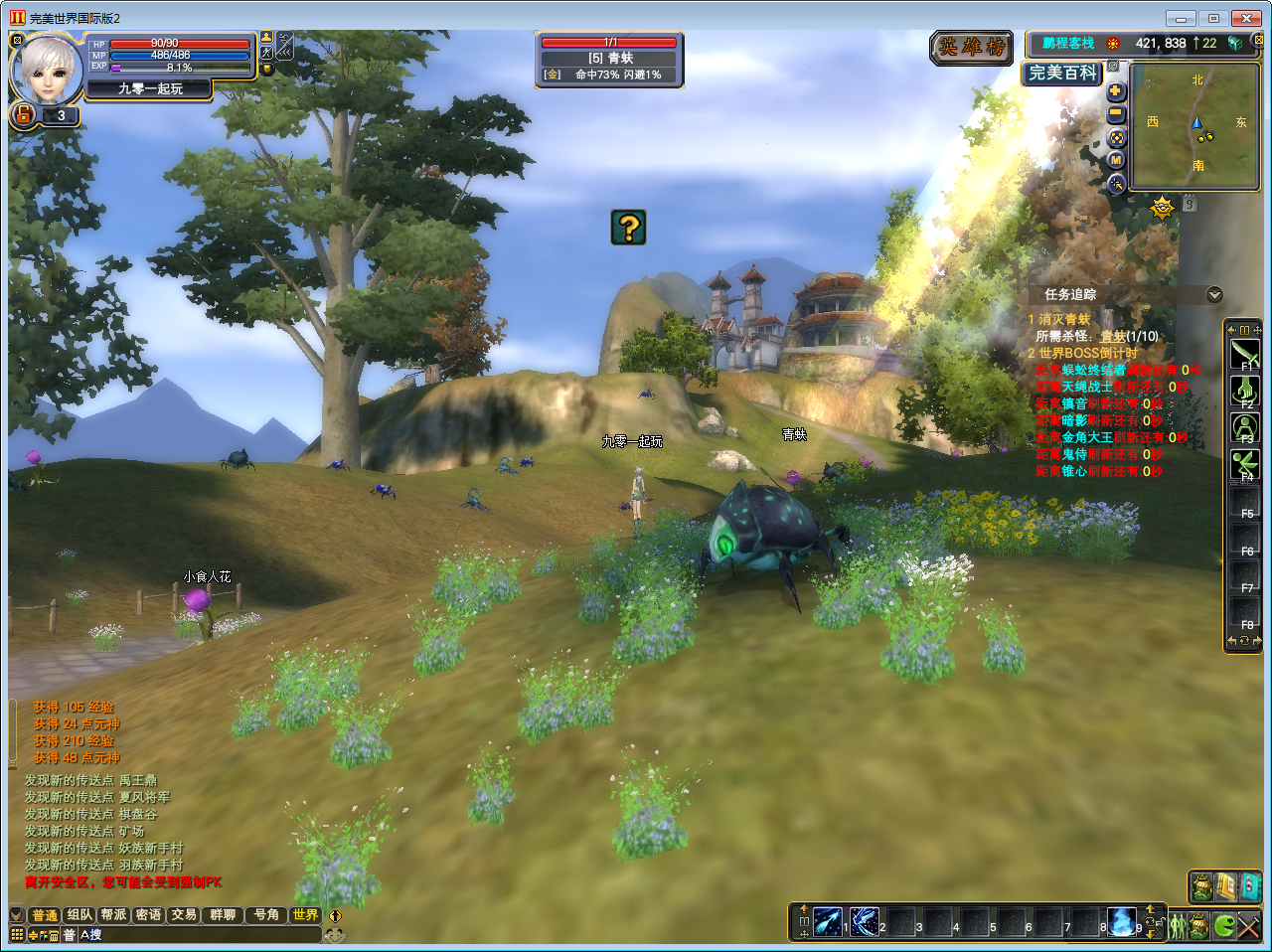Zoom out the minimap with minus button
Viewport: 1272px width, 952px height.
click(1116, 114)
